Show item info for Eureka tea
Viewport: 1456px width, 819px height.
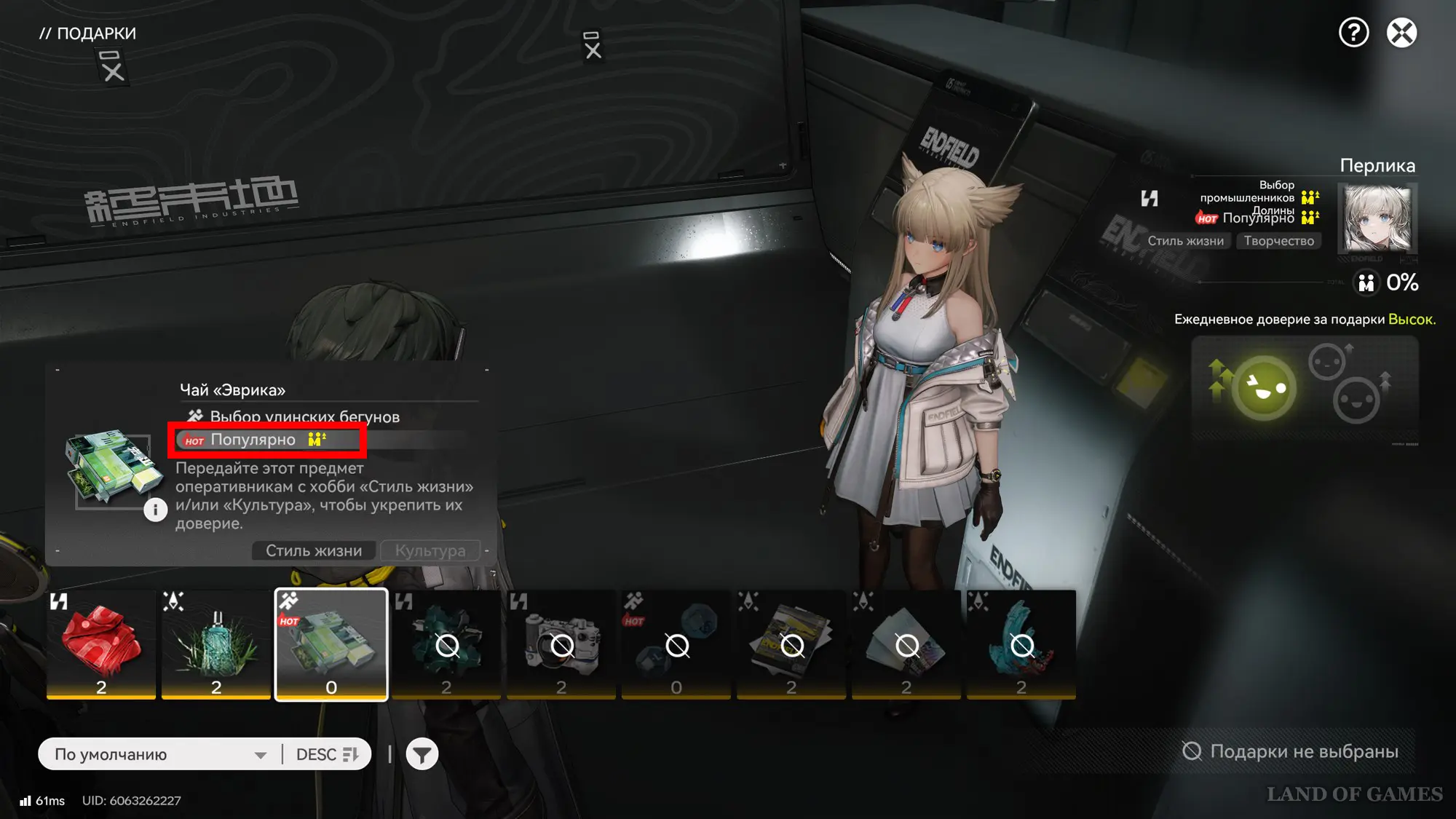tap(155, 510)
